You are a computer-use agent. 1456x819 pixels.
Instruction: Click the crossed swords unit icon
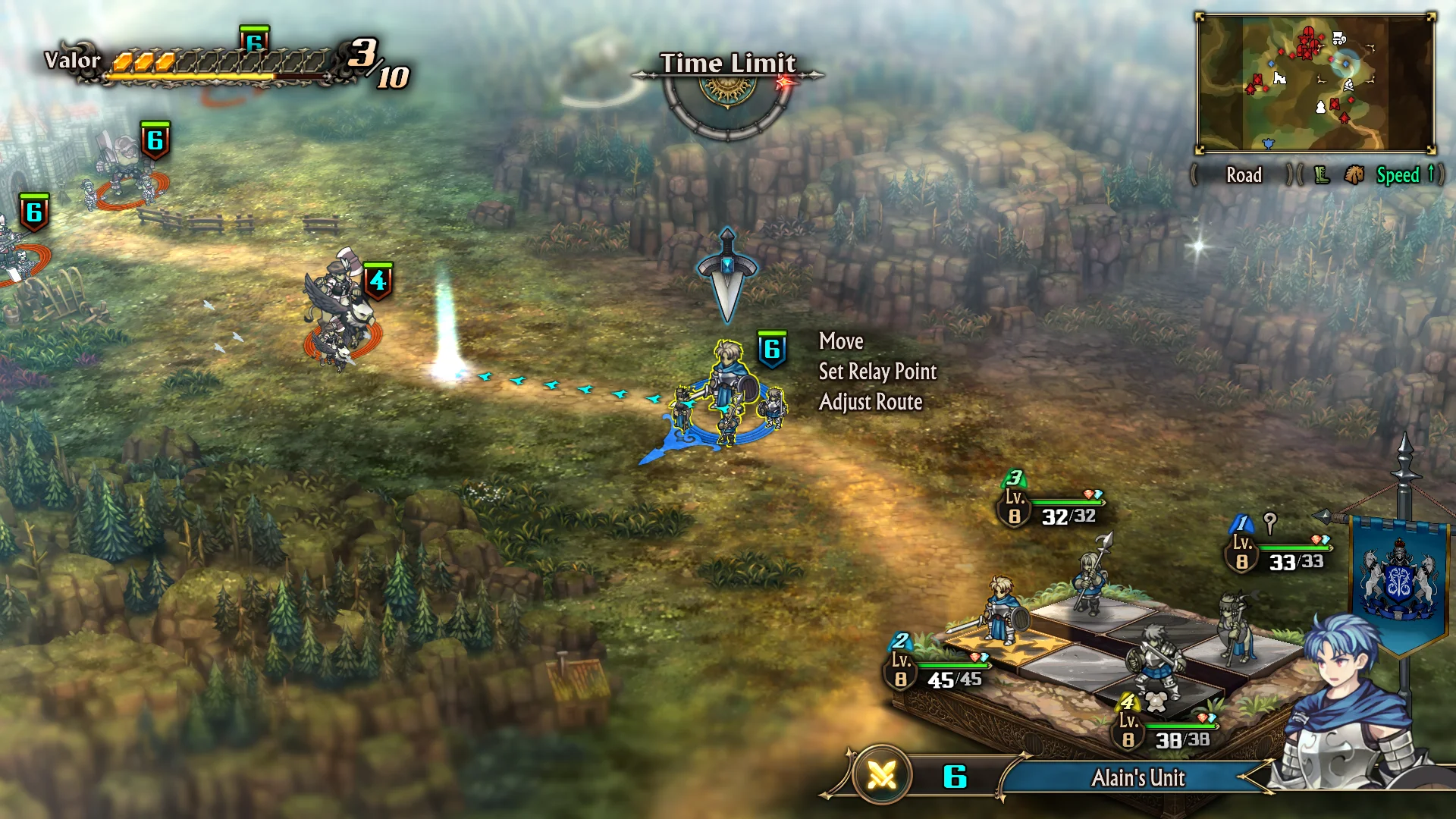tap(881, 775)
